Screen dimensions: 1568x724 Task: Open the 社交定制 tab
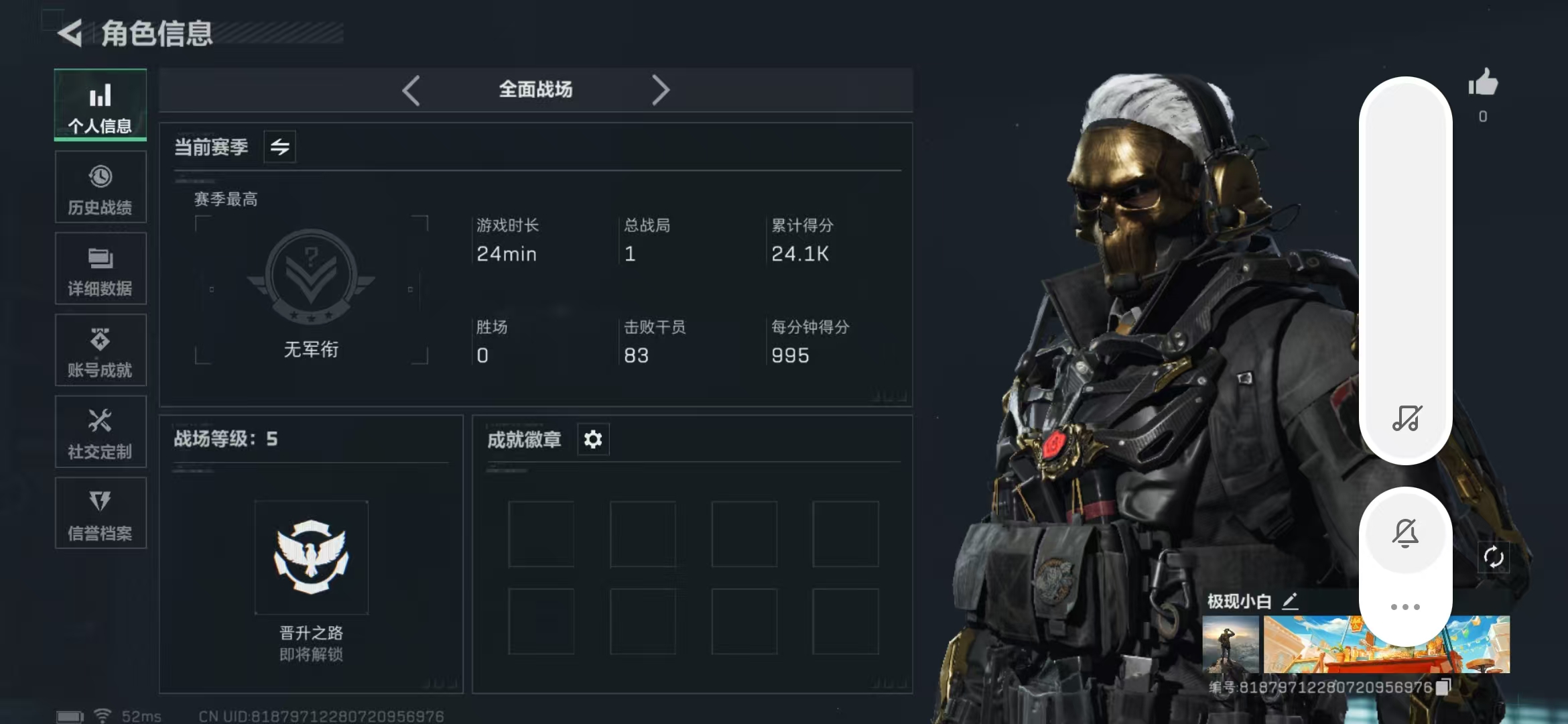pyautogui.click(x=101, y=432)
